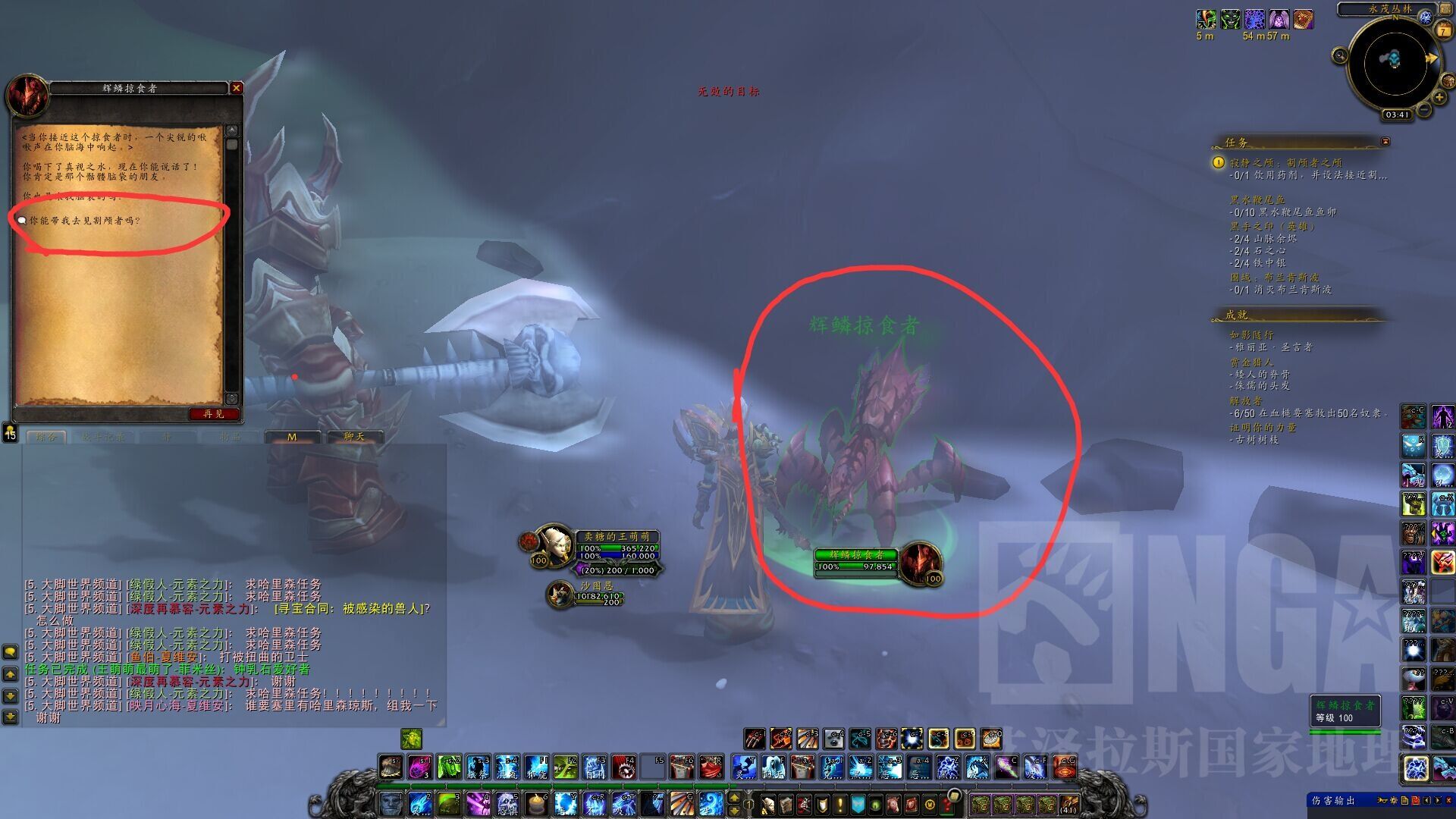Click the 再见 goodbye button
Screen dimensions: 1456x819
click(214, 414)
